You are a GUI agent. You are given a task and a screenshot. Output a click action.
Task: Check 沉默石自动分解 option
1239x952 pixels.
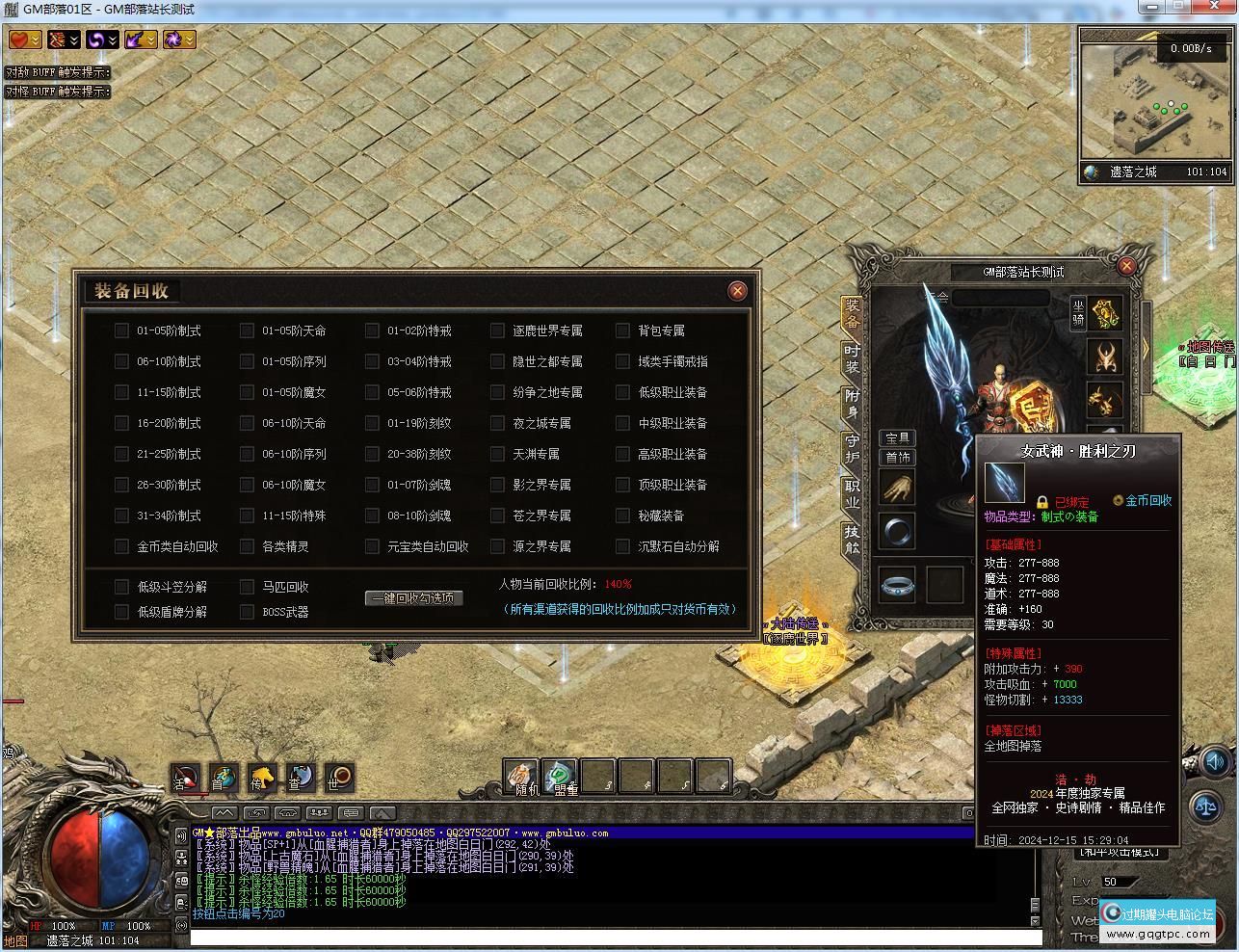(x=622, y=546)
